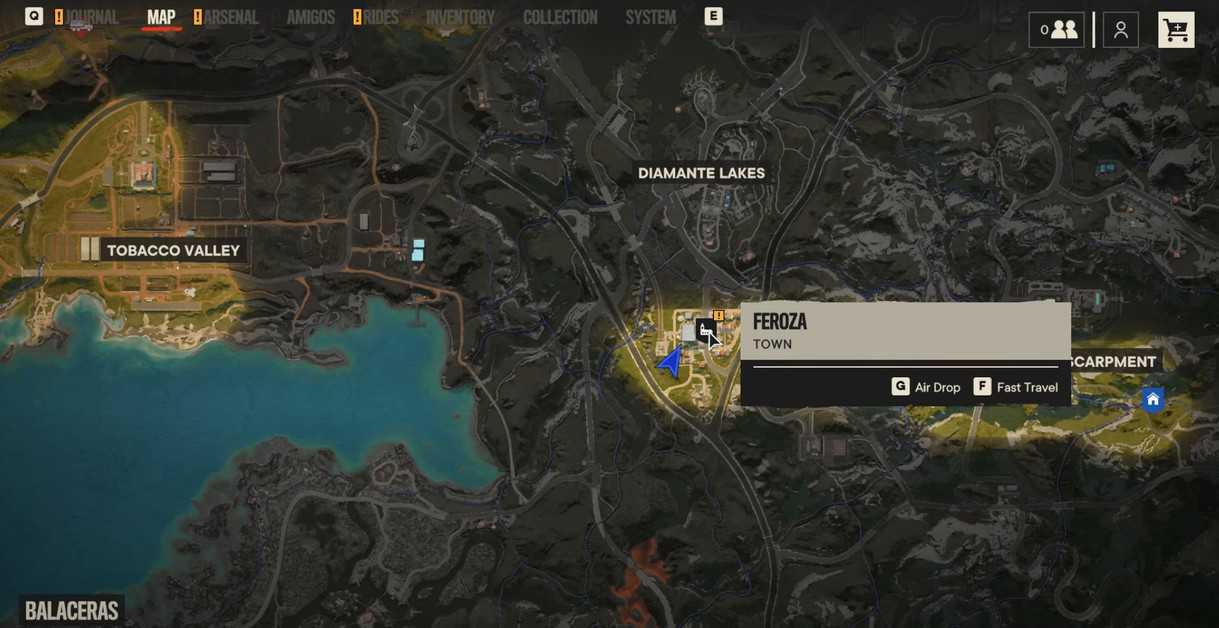Select the Diamante Lakes region label
Screen dimensions: 1219x628
click(x=701, y=173)
